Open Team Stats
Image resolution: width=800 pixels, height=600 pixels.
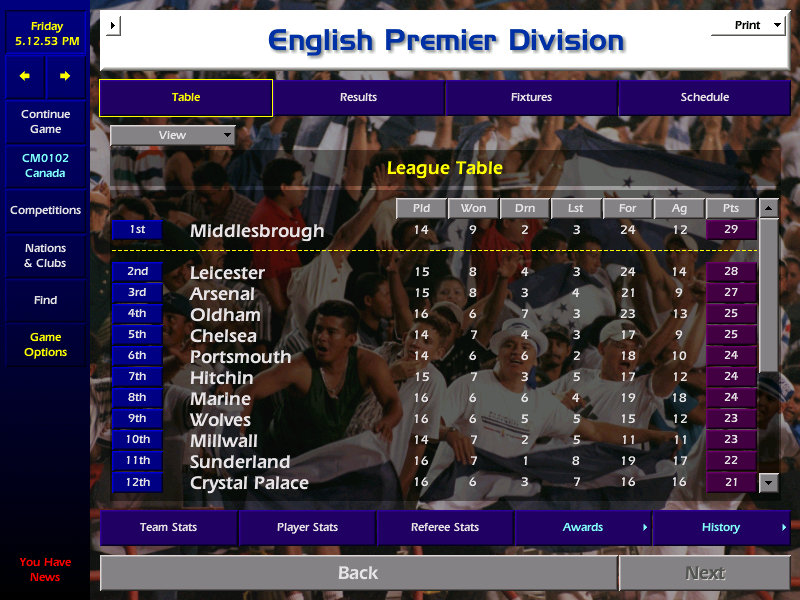(168, 527)
